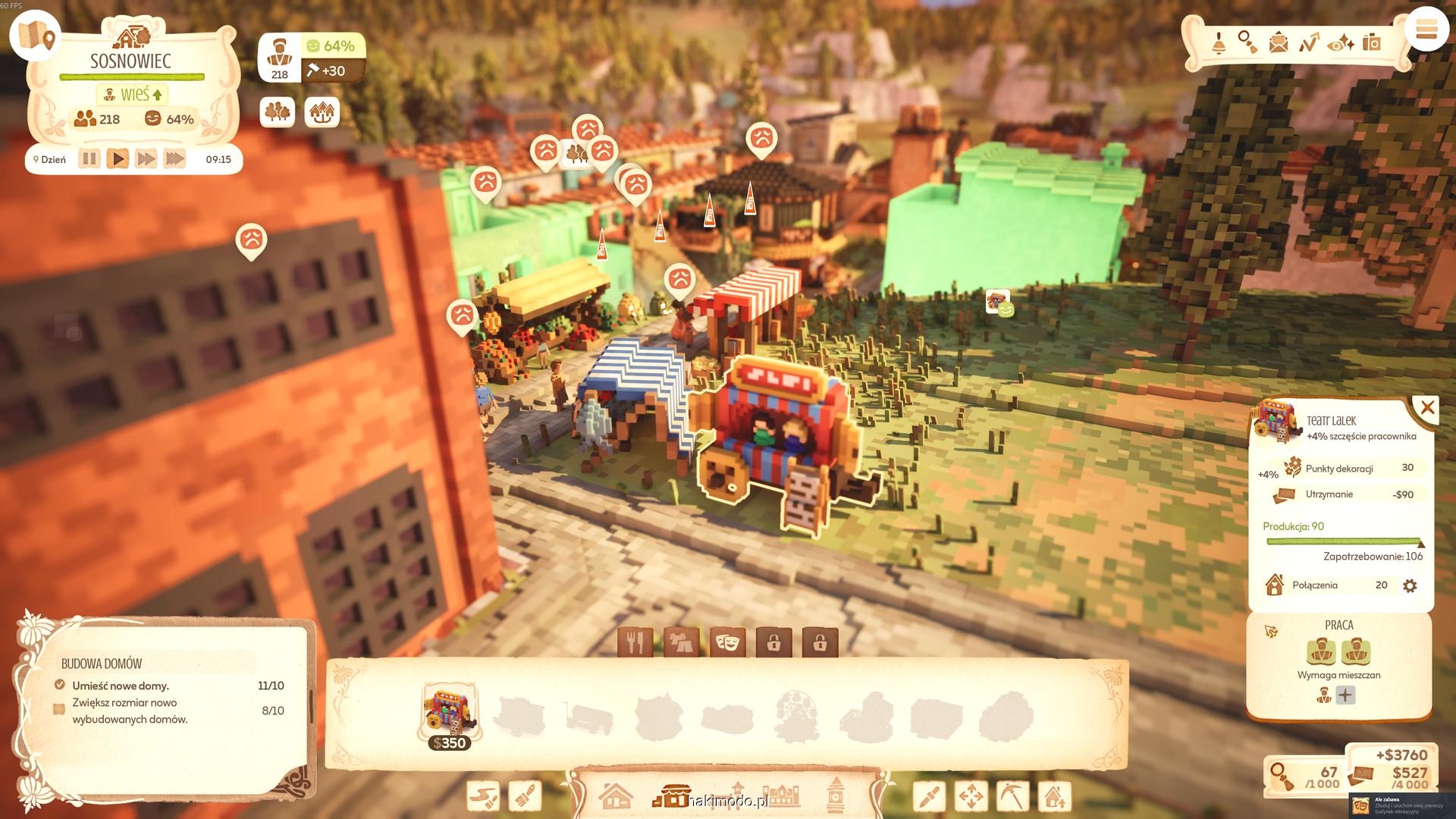Open the bell notifications

click(1219, 42)
